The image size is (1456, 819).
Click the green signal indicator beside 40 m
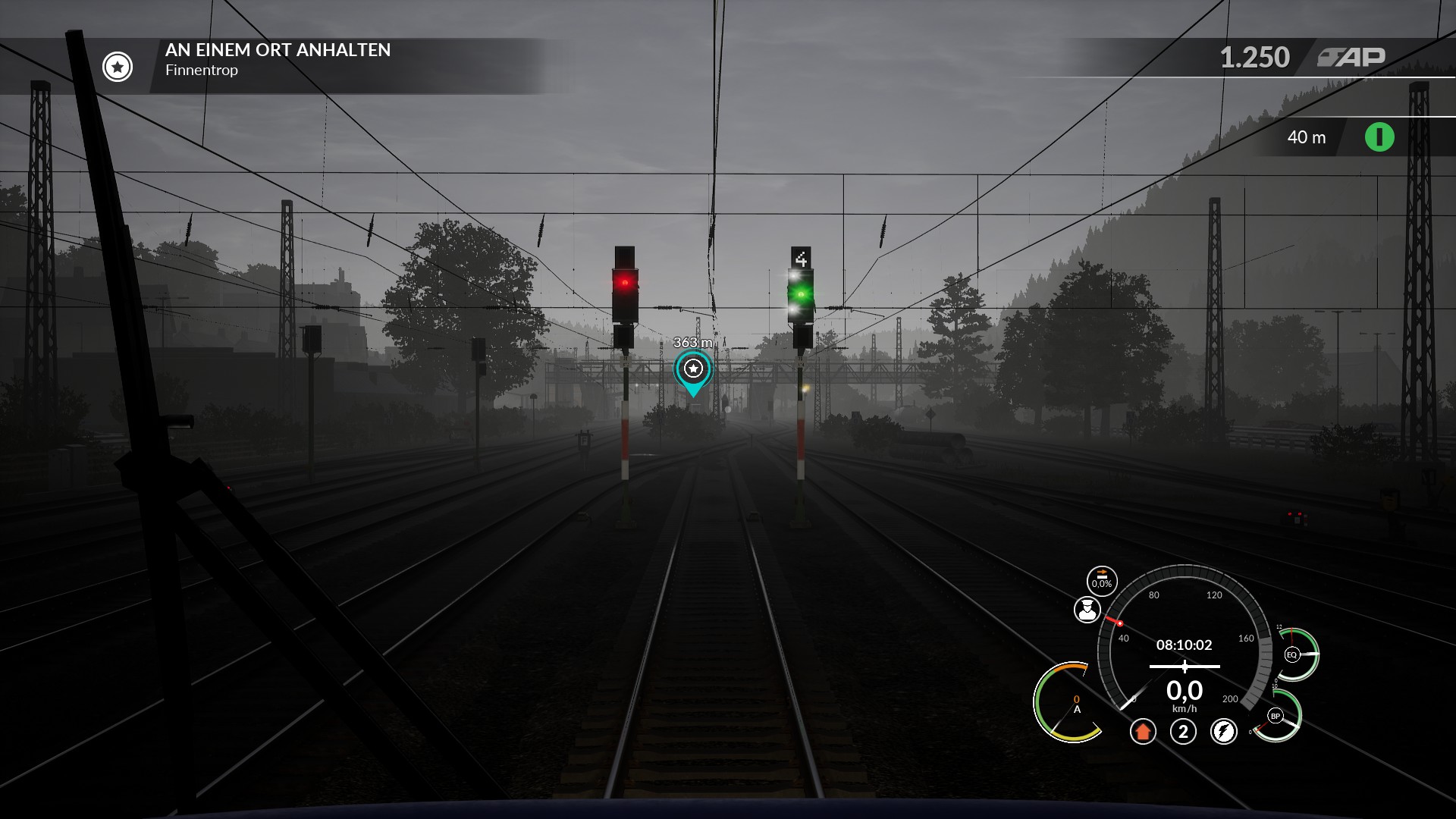pyautogui.click(x=1379, y=137)
